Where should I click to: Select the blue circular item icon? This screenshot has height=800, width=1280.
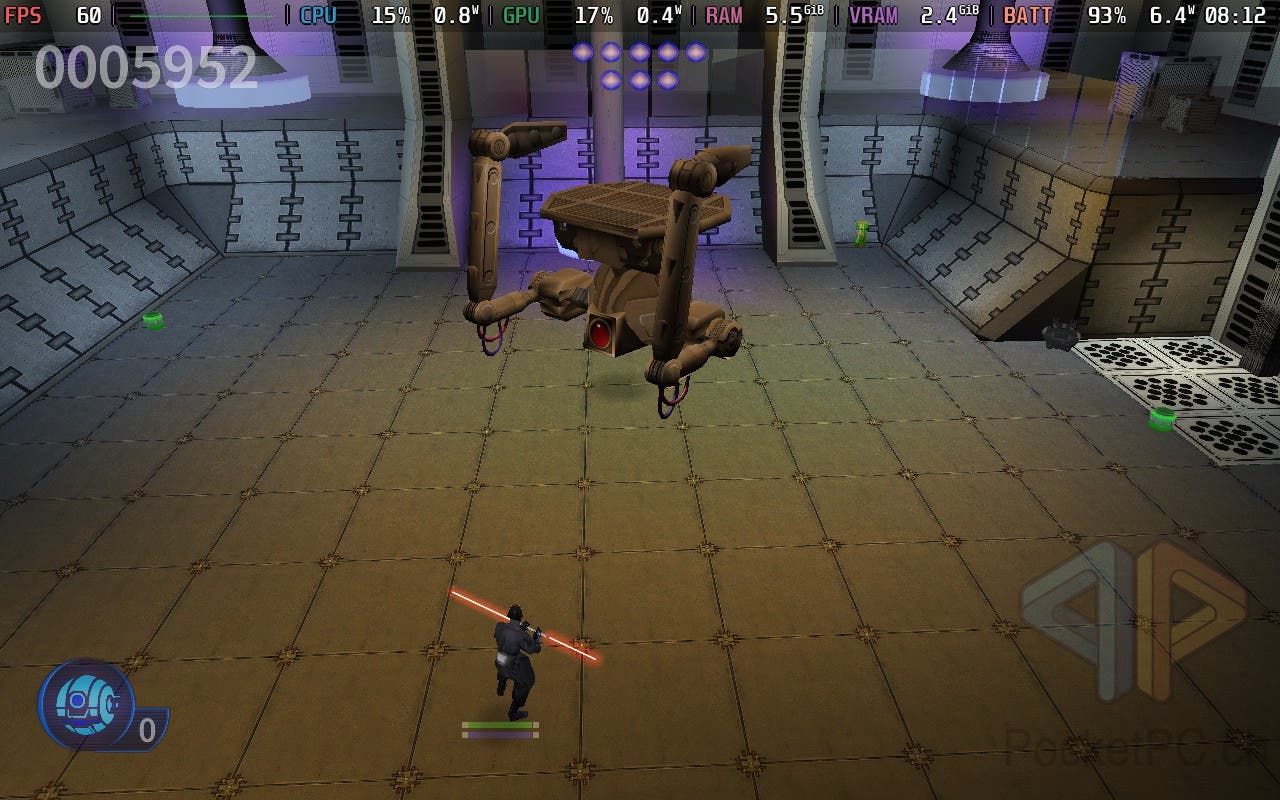click(87, 704)
